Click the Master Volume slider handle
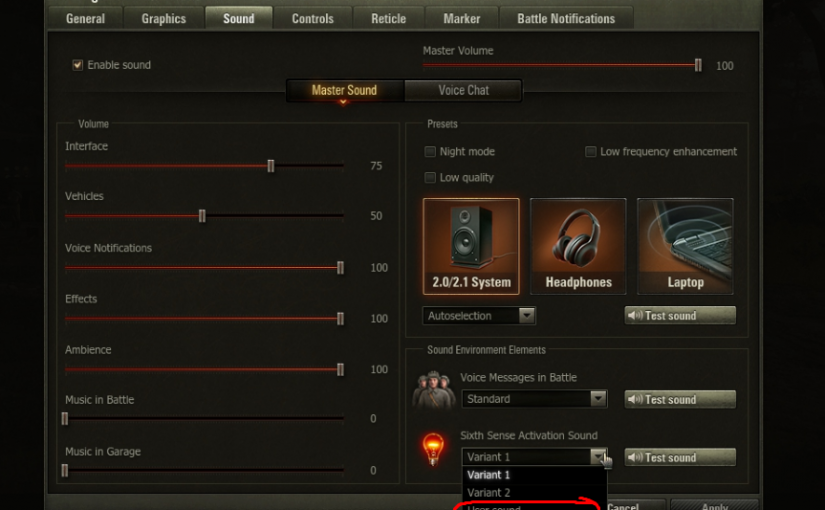This screenshot has width=825, height=510. [698, 66]
